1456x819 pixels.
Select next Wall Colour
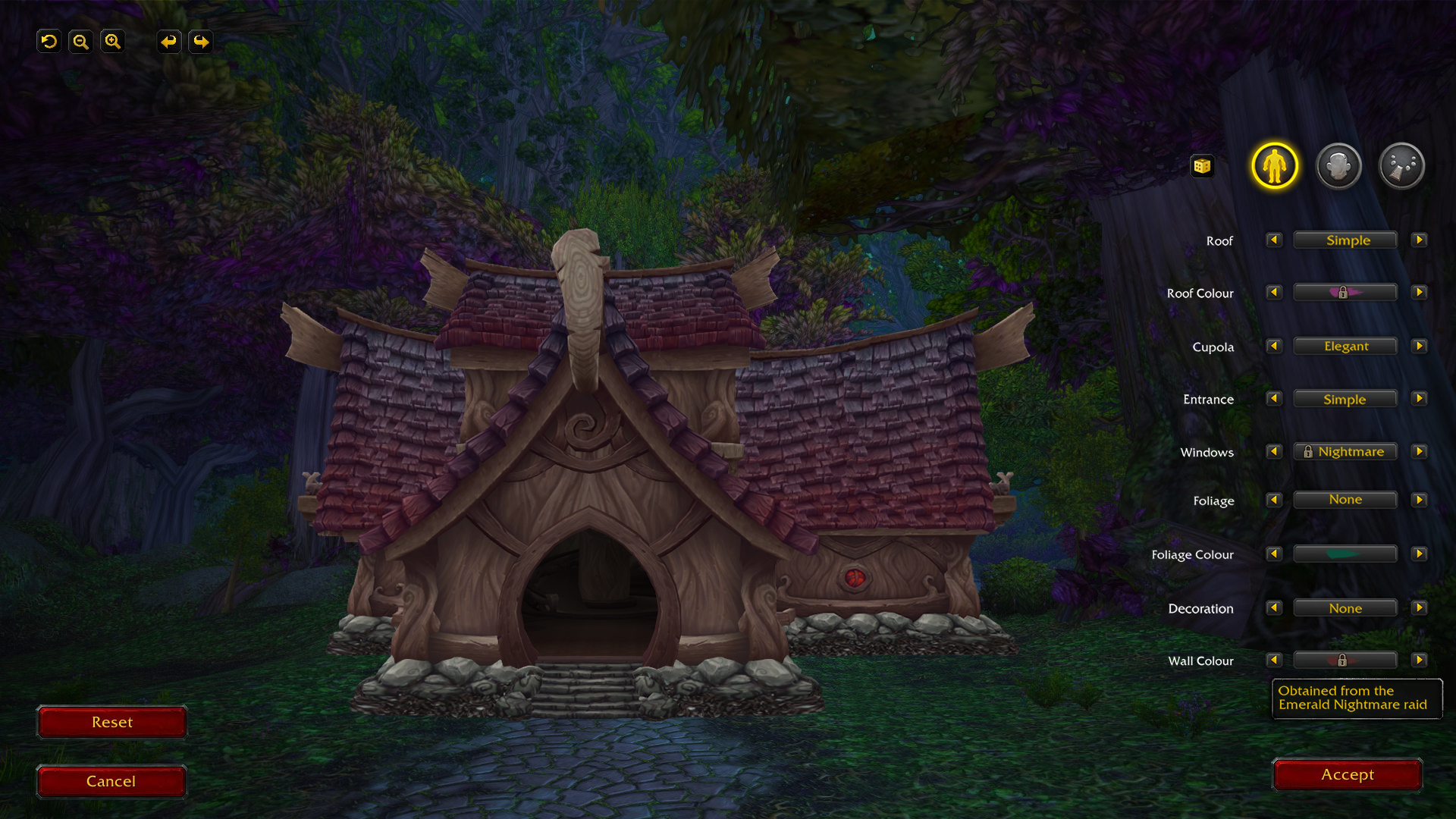point(1419,661)
